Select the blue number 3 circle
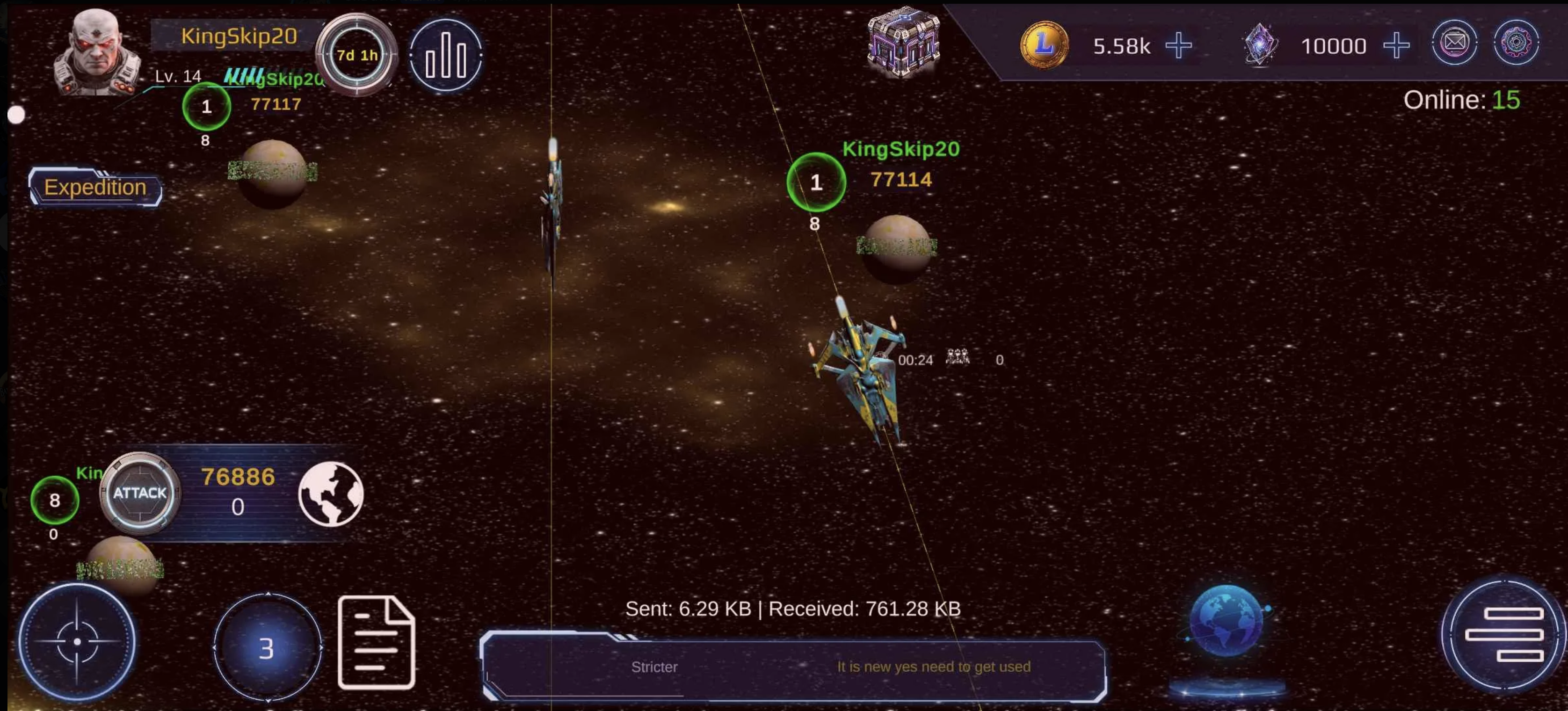 click(x=267, y=648)
